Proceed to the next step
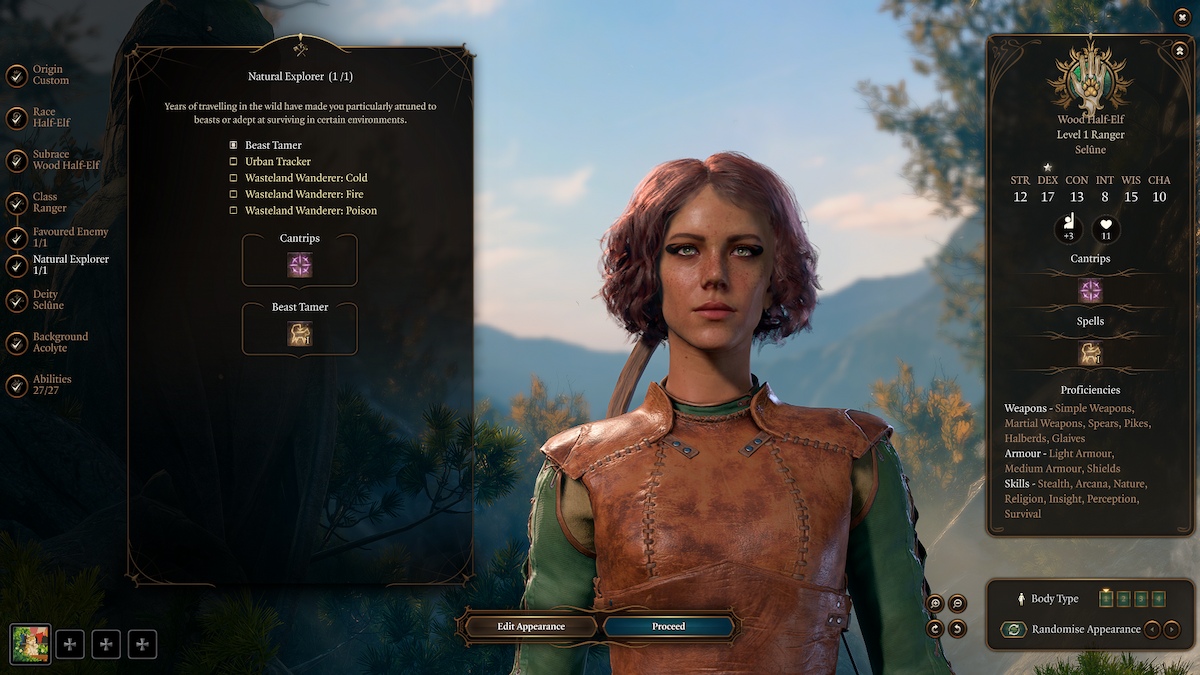The width and height of the screenshot is (1200, 675). [669, 627]
